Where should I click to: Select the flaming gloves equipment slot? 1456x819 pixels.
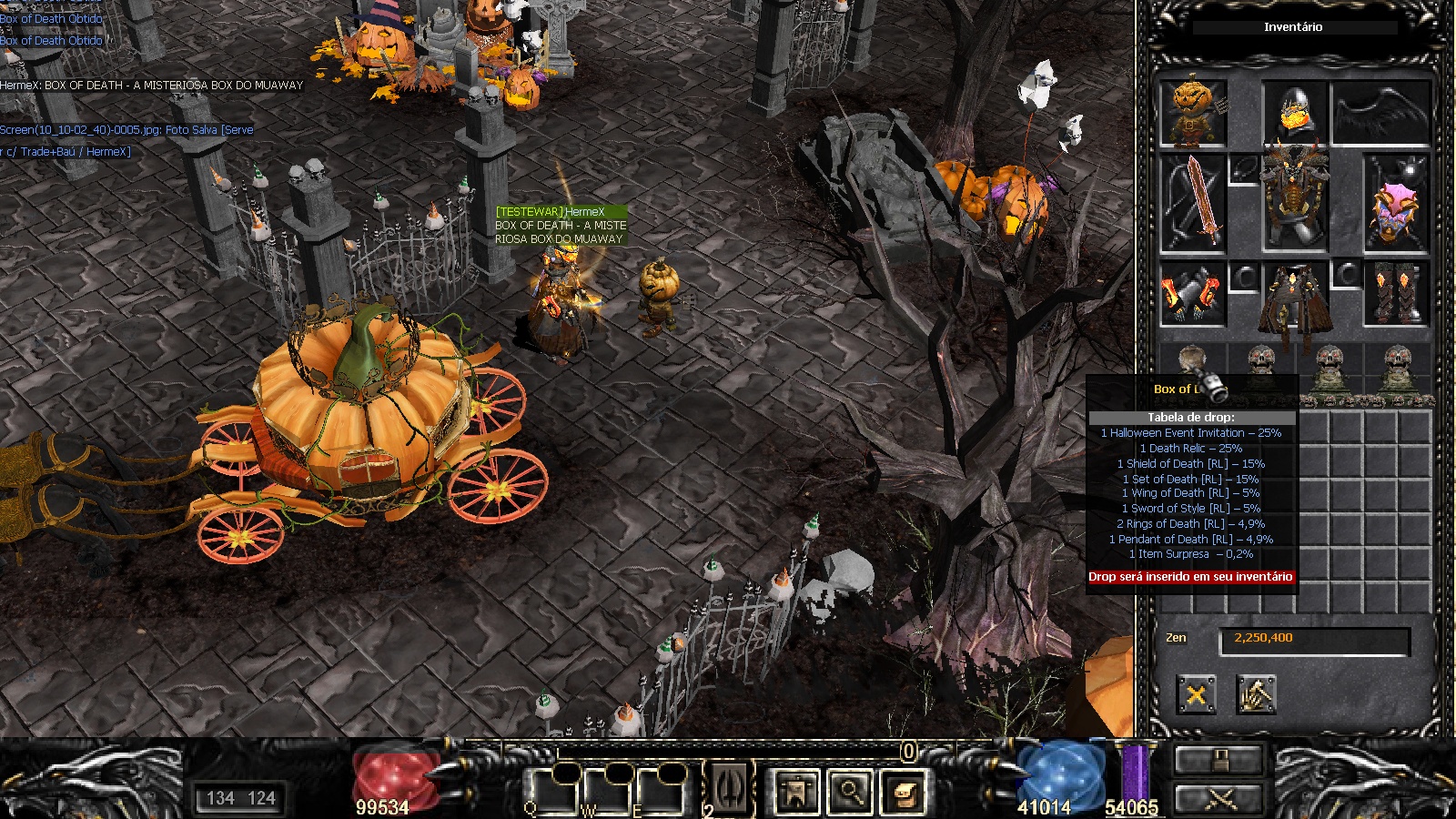[x=1192, y=295]
